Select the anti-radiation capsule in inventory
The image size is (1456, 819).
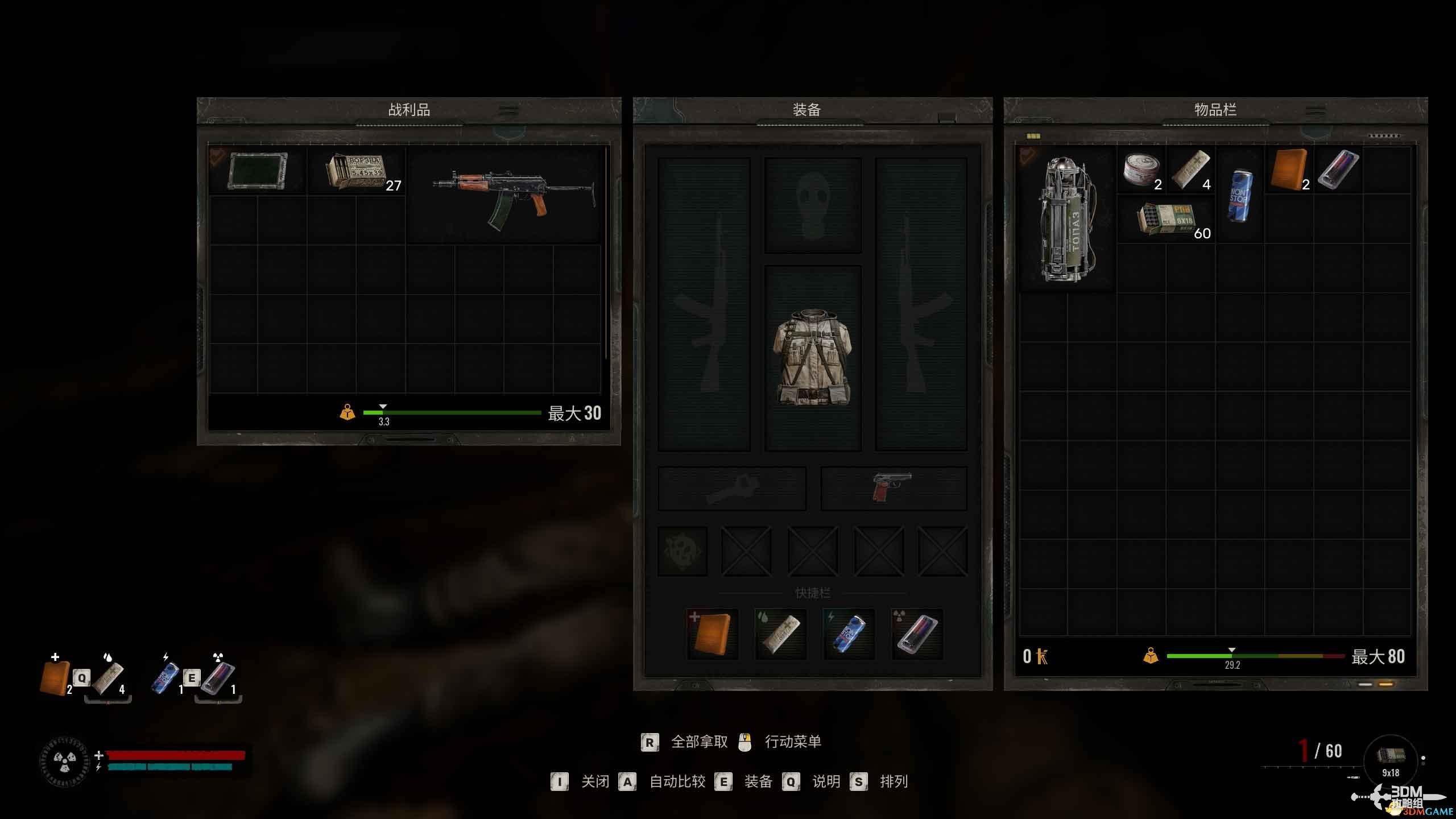point(1338,169)
